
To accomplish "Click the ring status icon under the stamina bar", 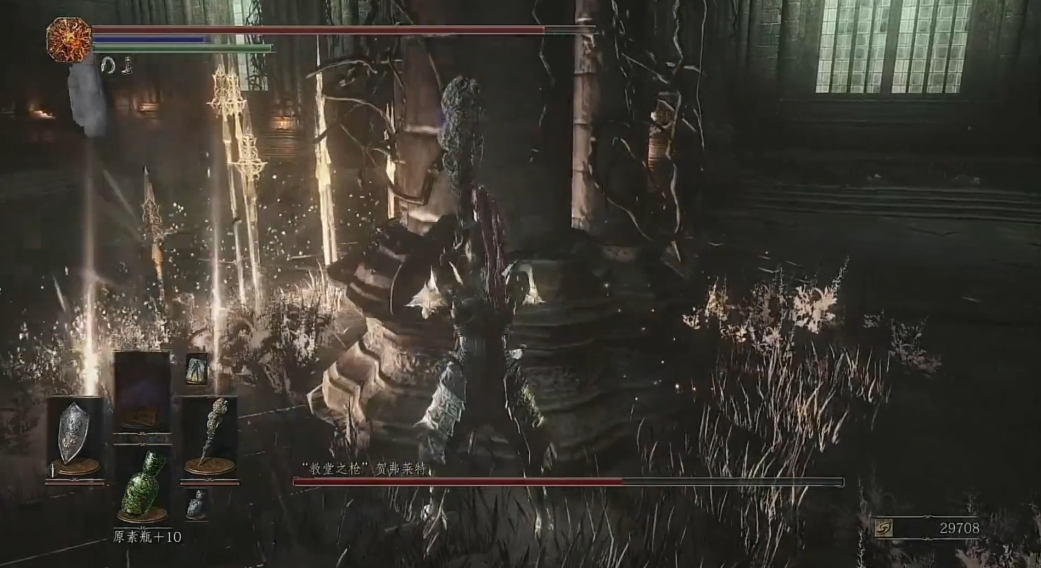I will (107, 65).
